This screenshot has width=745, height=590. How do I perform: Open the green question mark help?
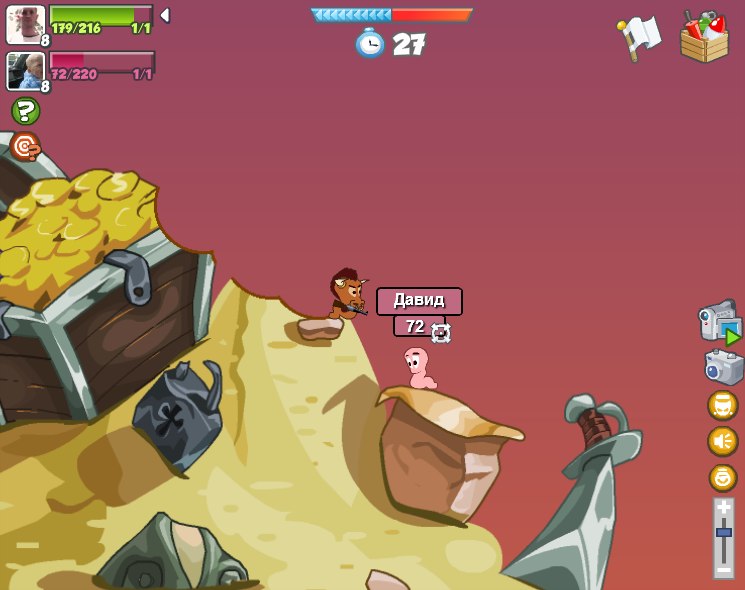pyautogui.click(x=25, y=111)
